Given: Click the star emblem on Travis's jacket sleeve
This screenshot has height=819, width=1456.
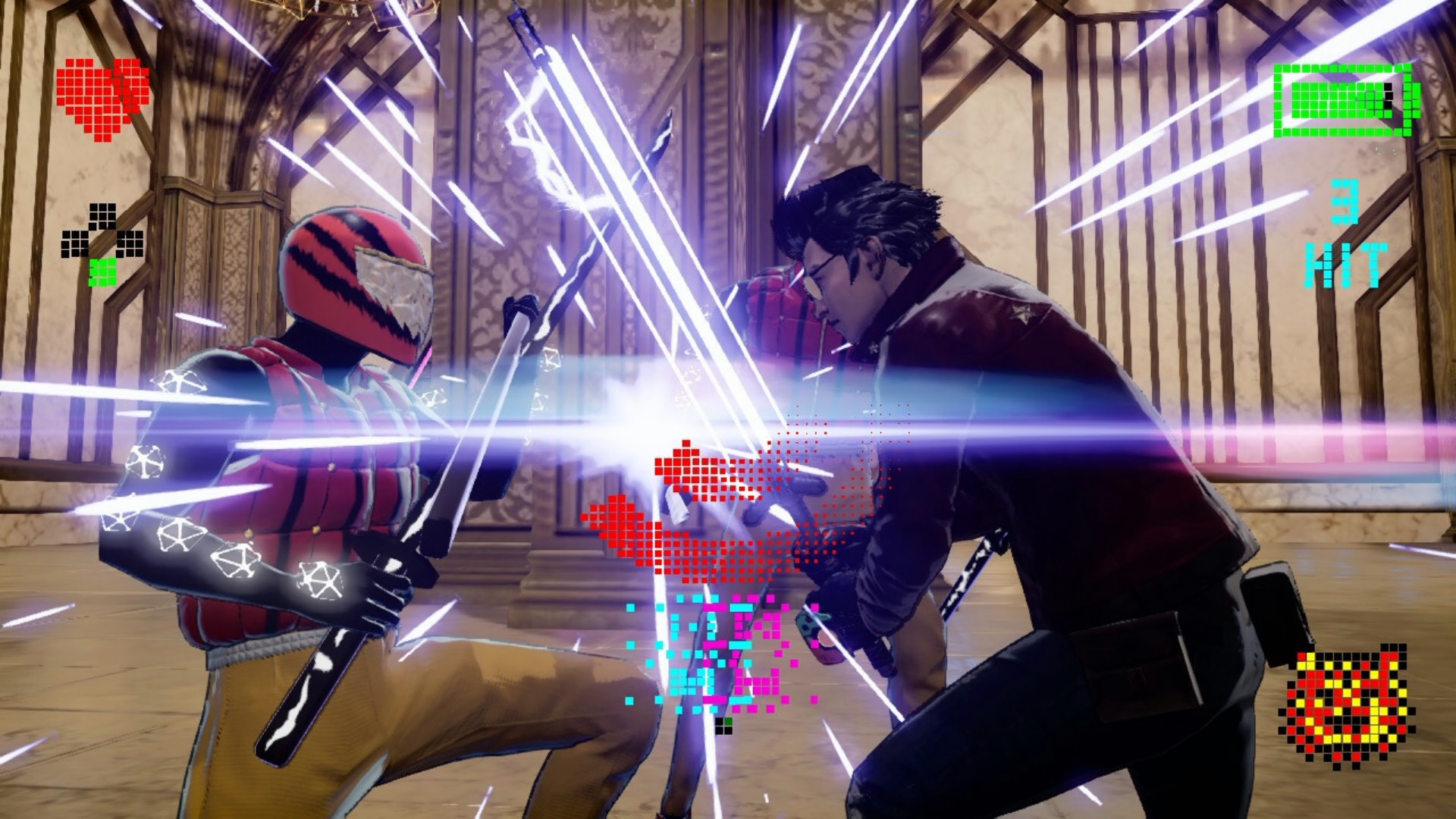Looking at the screenshot, I should (1023, 312).
